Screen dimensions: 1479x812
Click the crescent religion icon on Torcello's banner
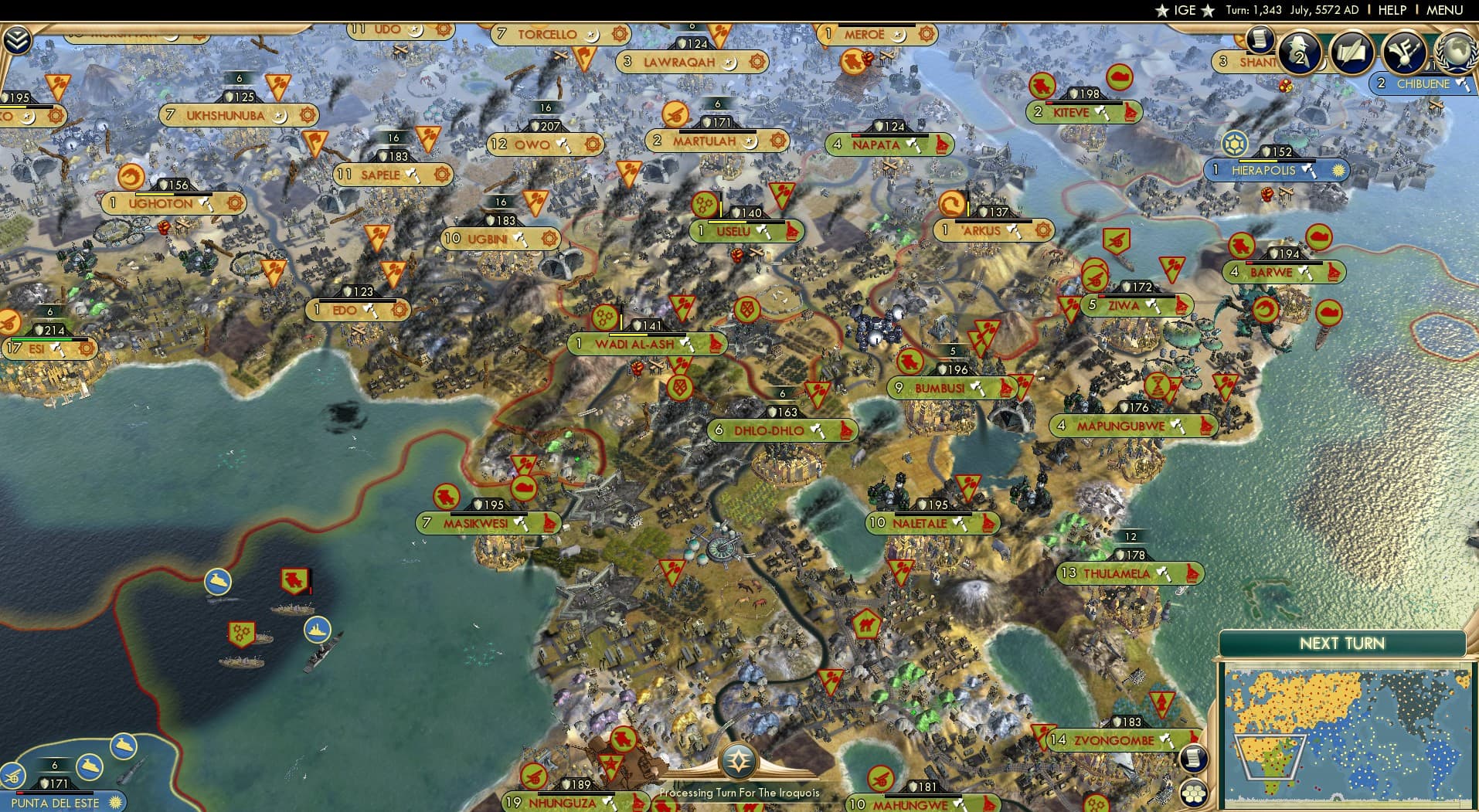tap(593, 34)
